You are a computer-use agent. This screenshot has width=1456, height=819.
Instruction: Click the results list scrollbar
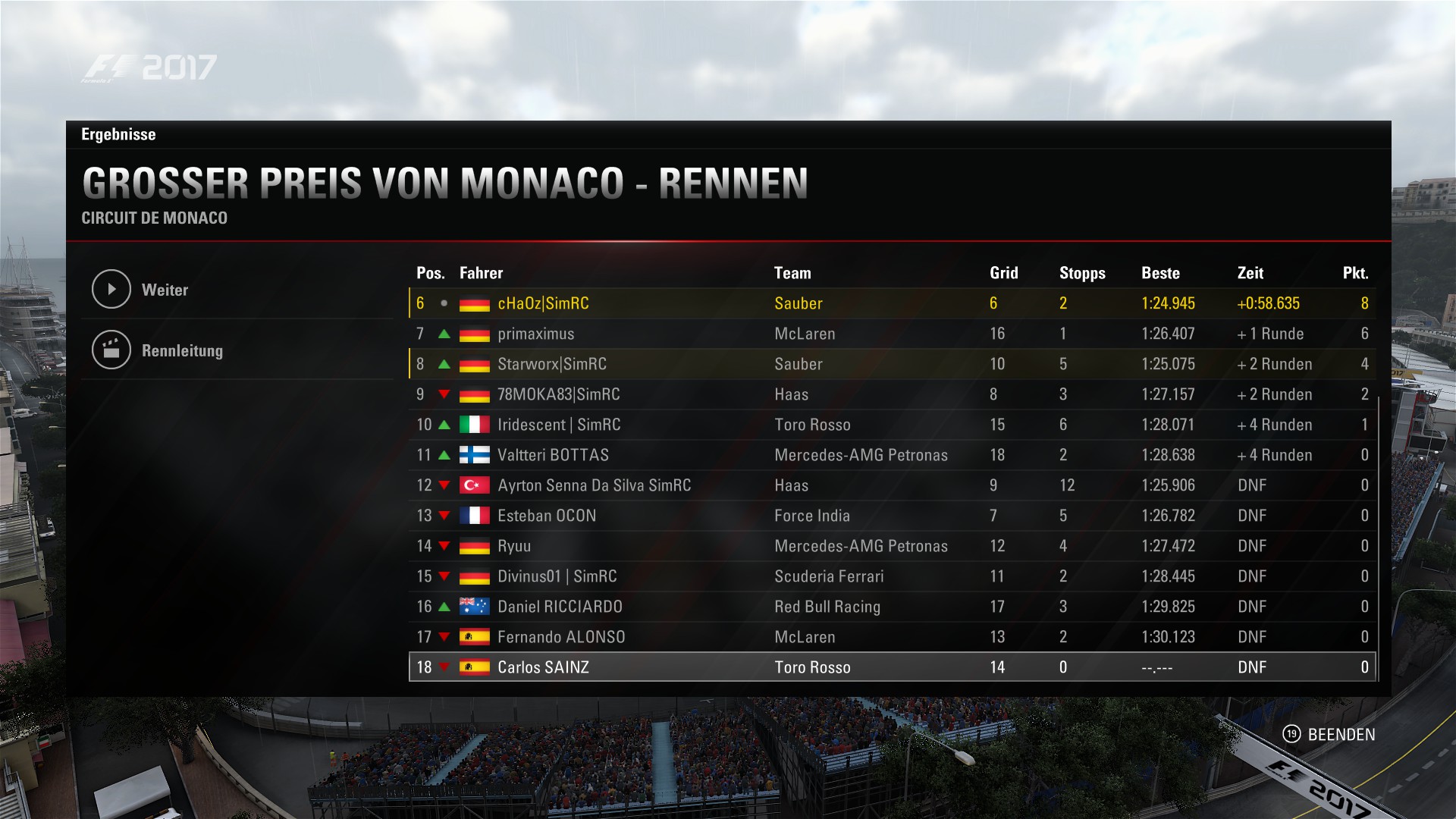click(1378, 538)
